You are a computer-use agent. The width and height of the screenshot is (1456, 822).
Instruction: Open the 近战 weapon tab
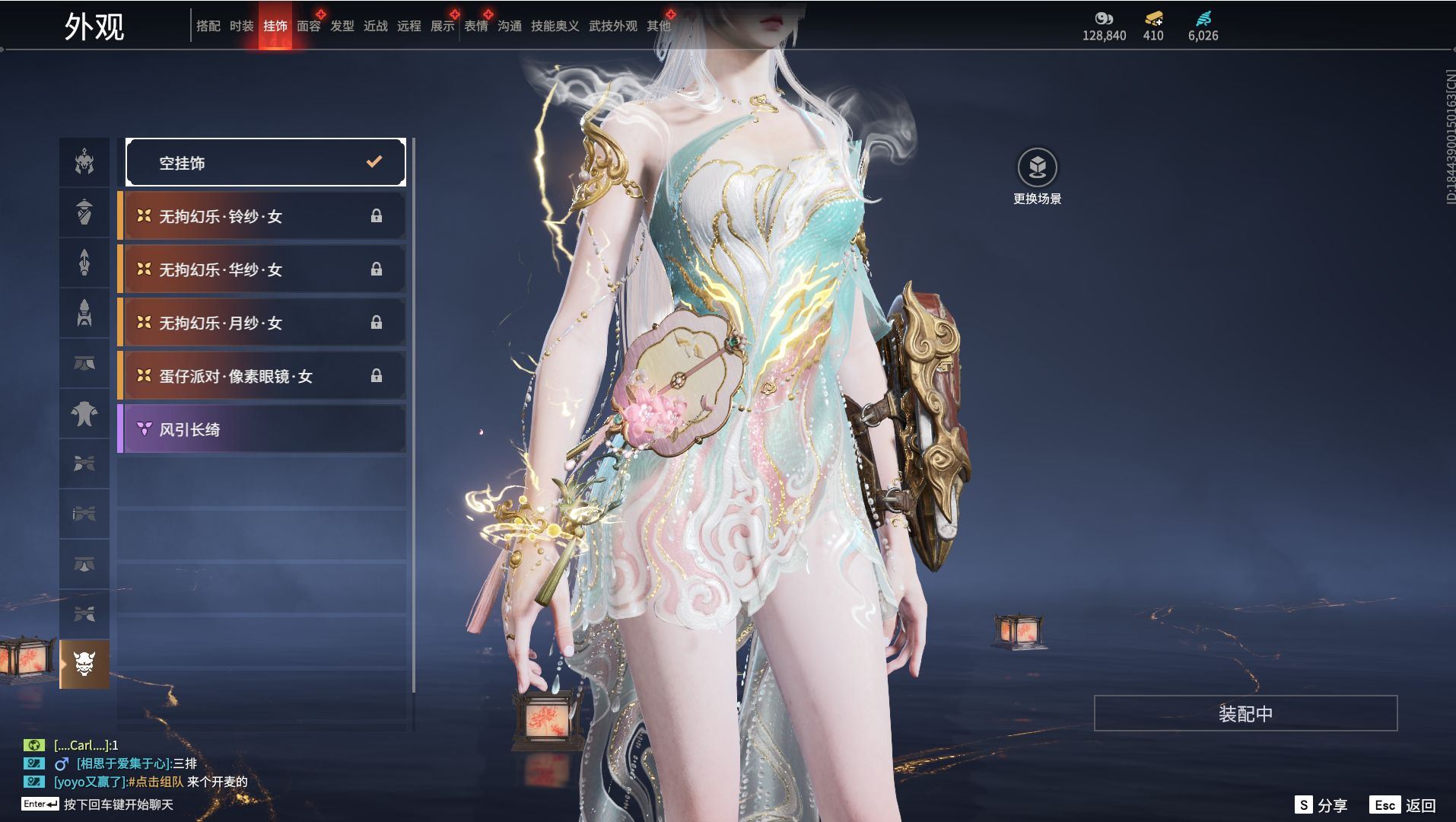tap(375, 26)
